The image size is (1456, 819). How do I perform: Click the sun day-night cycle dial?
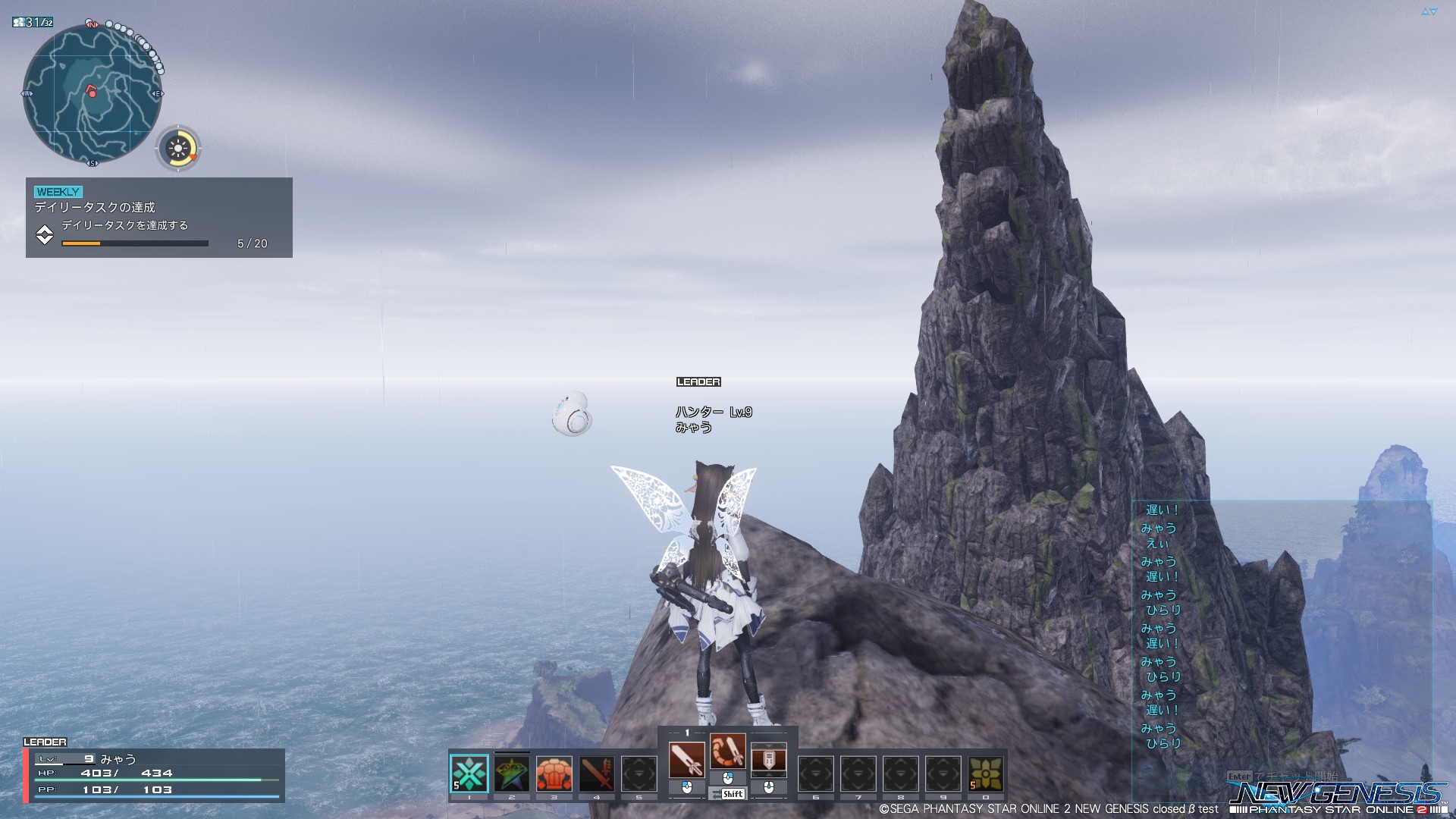click(179, 148)
